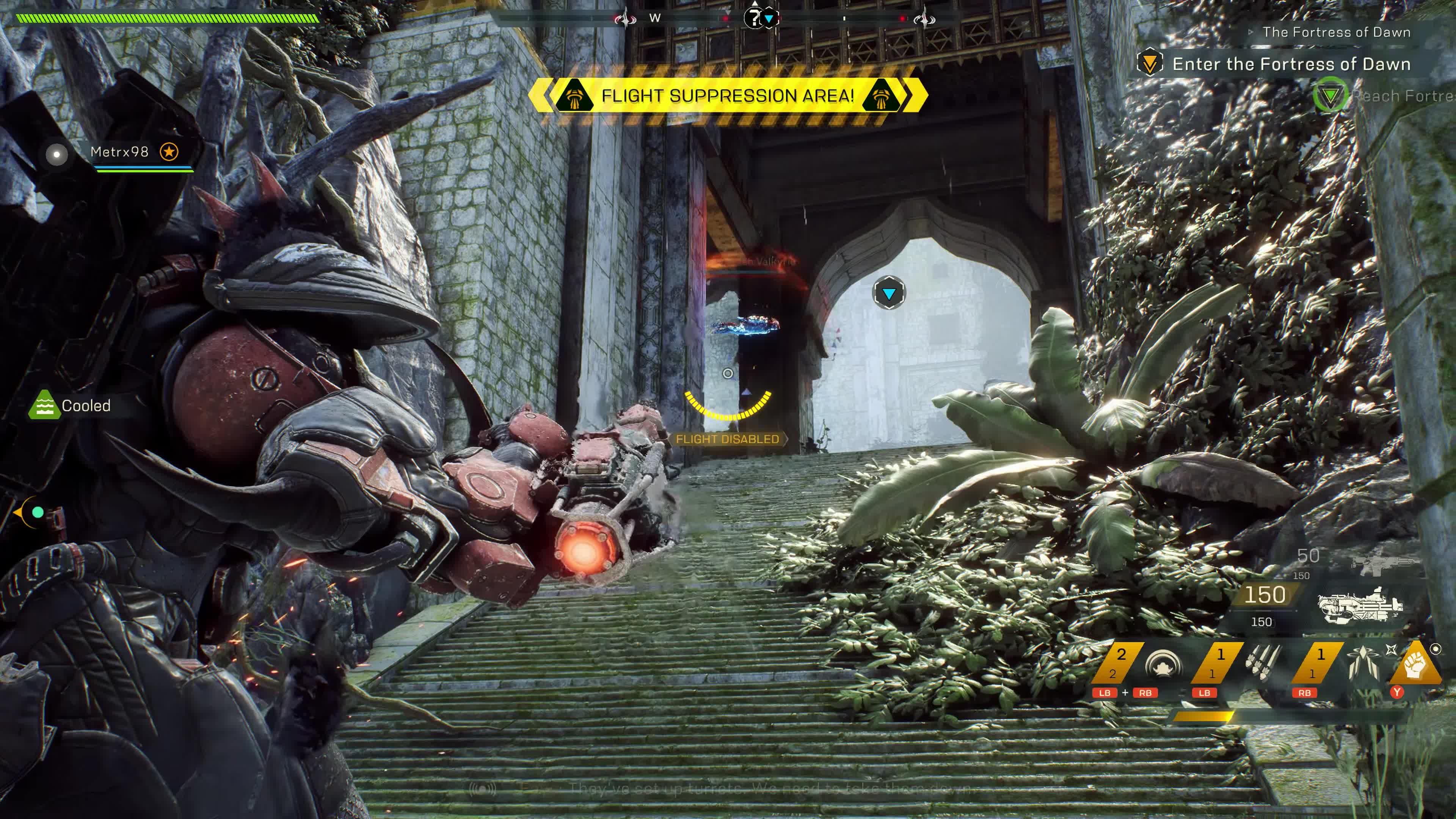Click the teal teammate direction indicator

[x=37, y=512]
